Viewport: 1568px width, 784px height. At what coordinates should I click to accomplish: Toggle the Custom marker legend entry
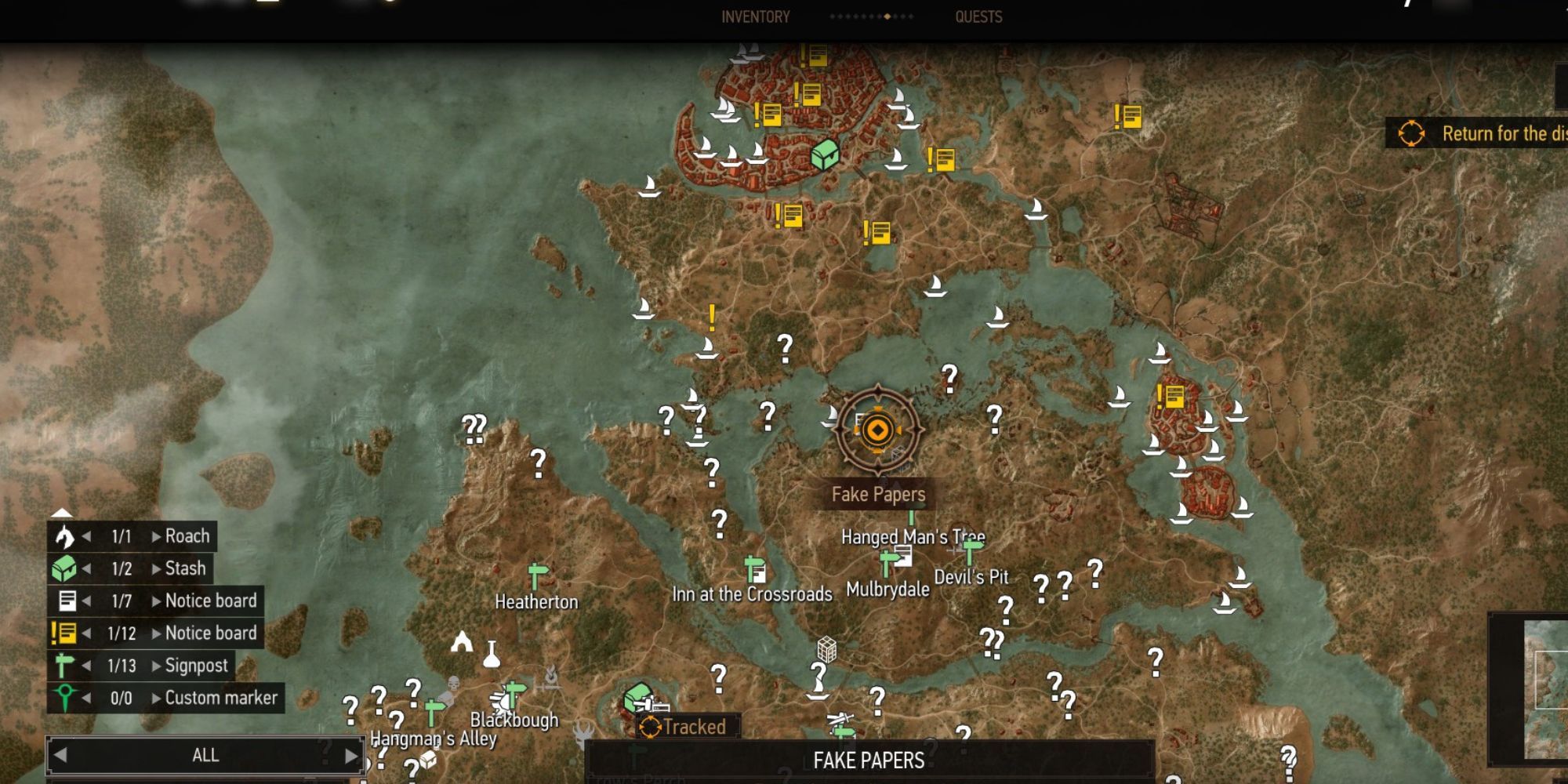[x=218, y=698]
